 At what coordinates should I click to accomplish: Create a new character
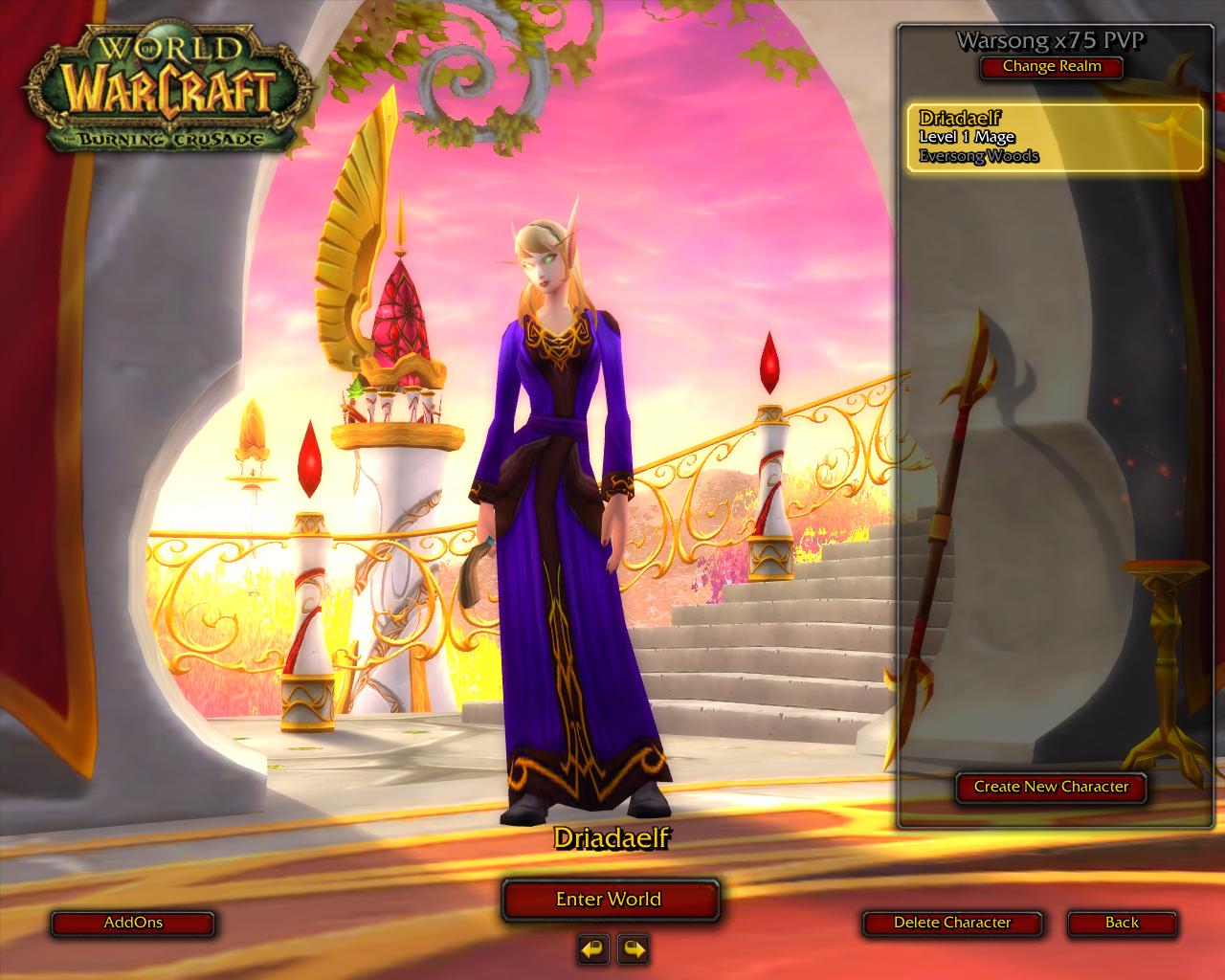point(1051,787)
